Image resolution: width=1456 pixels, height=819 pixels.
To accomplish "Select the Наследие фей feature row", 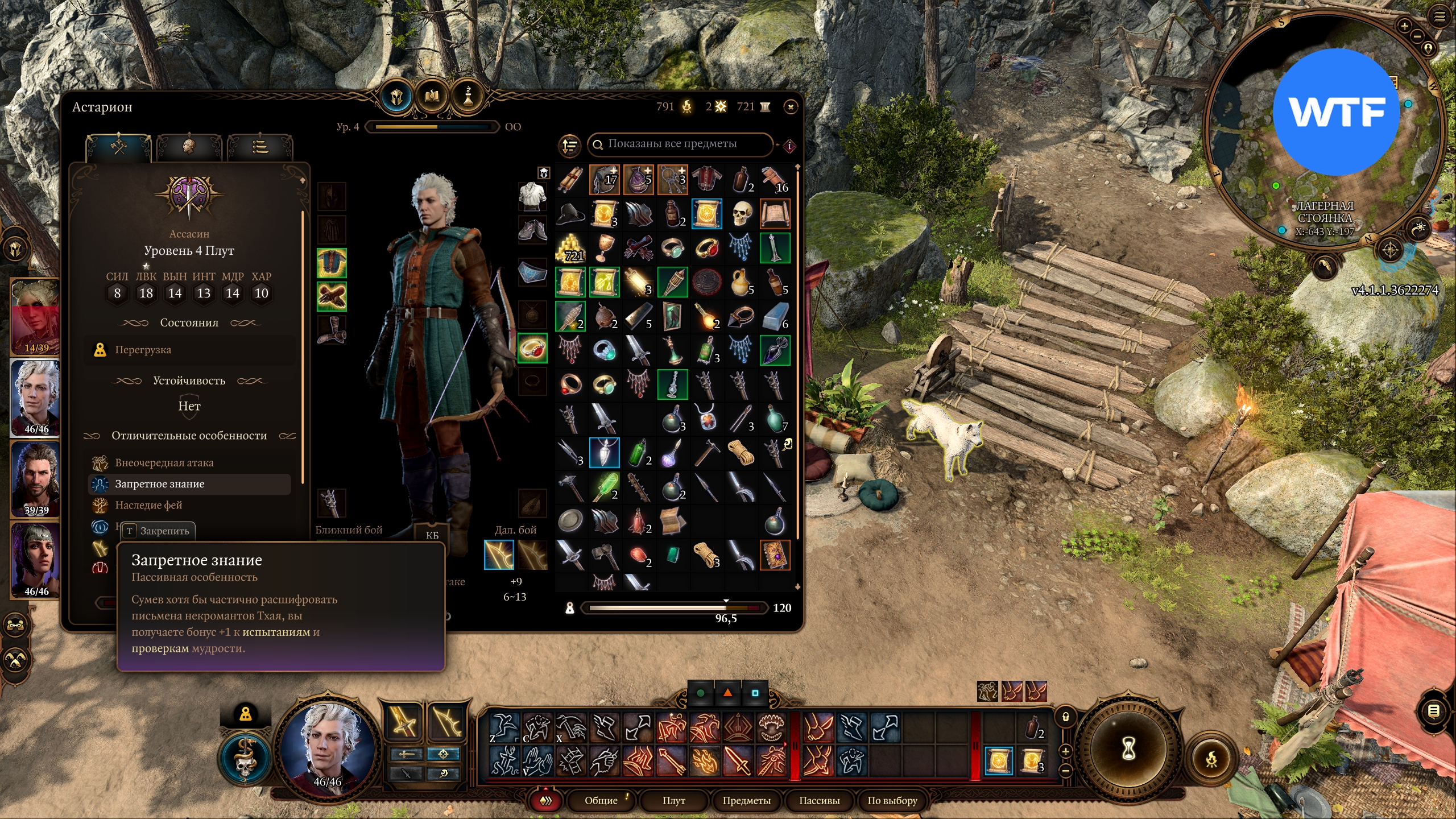I will [x=149, y=505].
